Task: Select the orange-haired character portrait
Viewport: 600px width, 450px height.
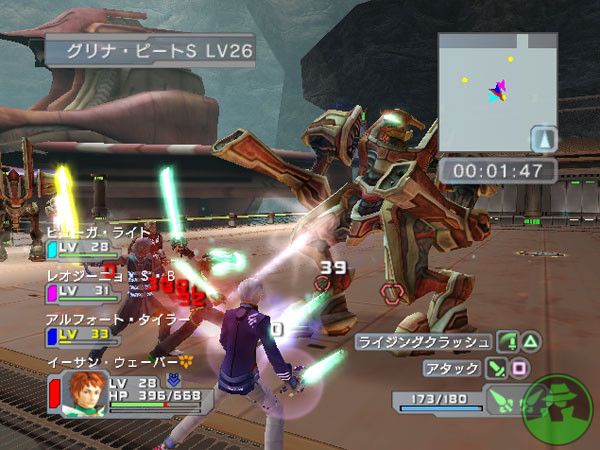Action: pyautogui.click(x=84, y=394)
